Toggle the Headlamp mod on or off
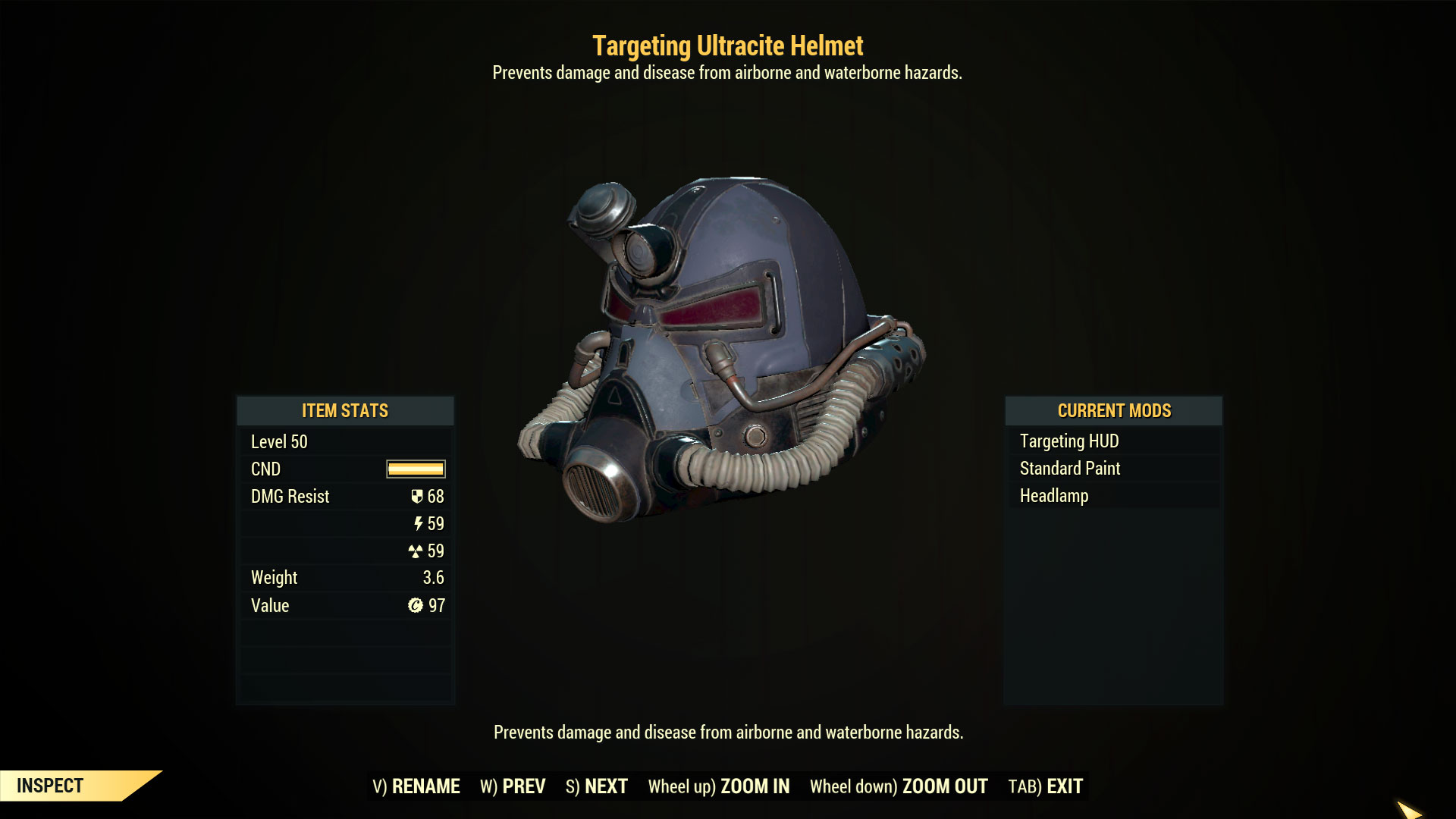The height and width of the screenshot is (819, 1456). point(1053,495)
